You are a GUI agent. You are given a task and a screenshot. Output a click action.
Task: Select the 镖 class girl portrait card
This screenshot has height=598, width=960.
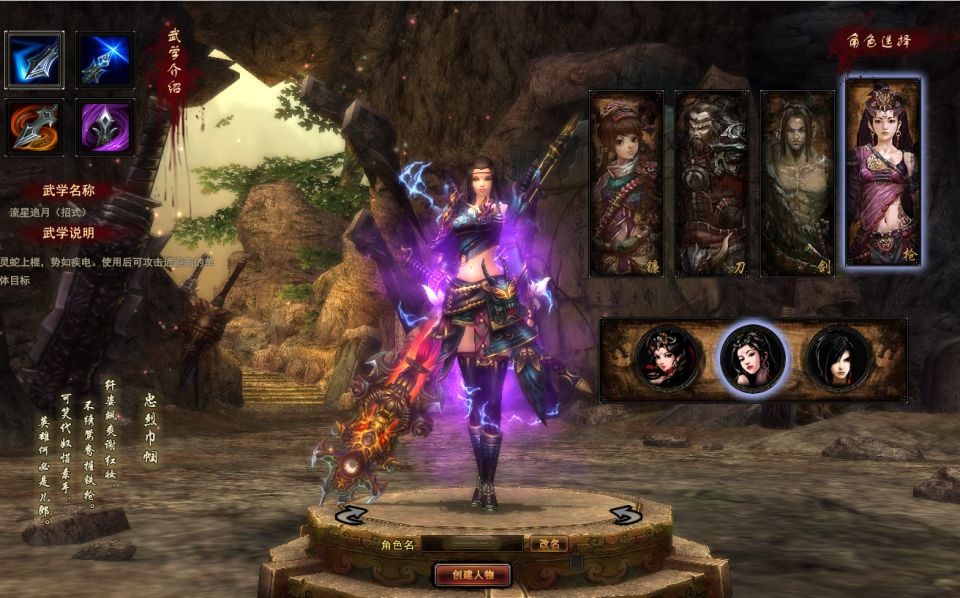pyautogui.click(x=626, y=183)
